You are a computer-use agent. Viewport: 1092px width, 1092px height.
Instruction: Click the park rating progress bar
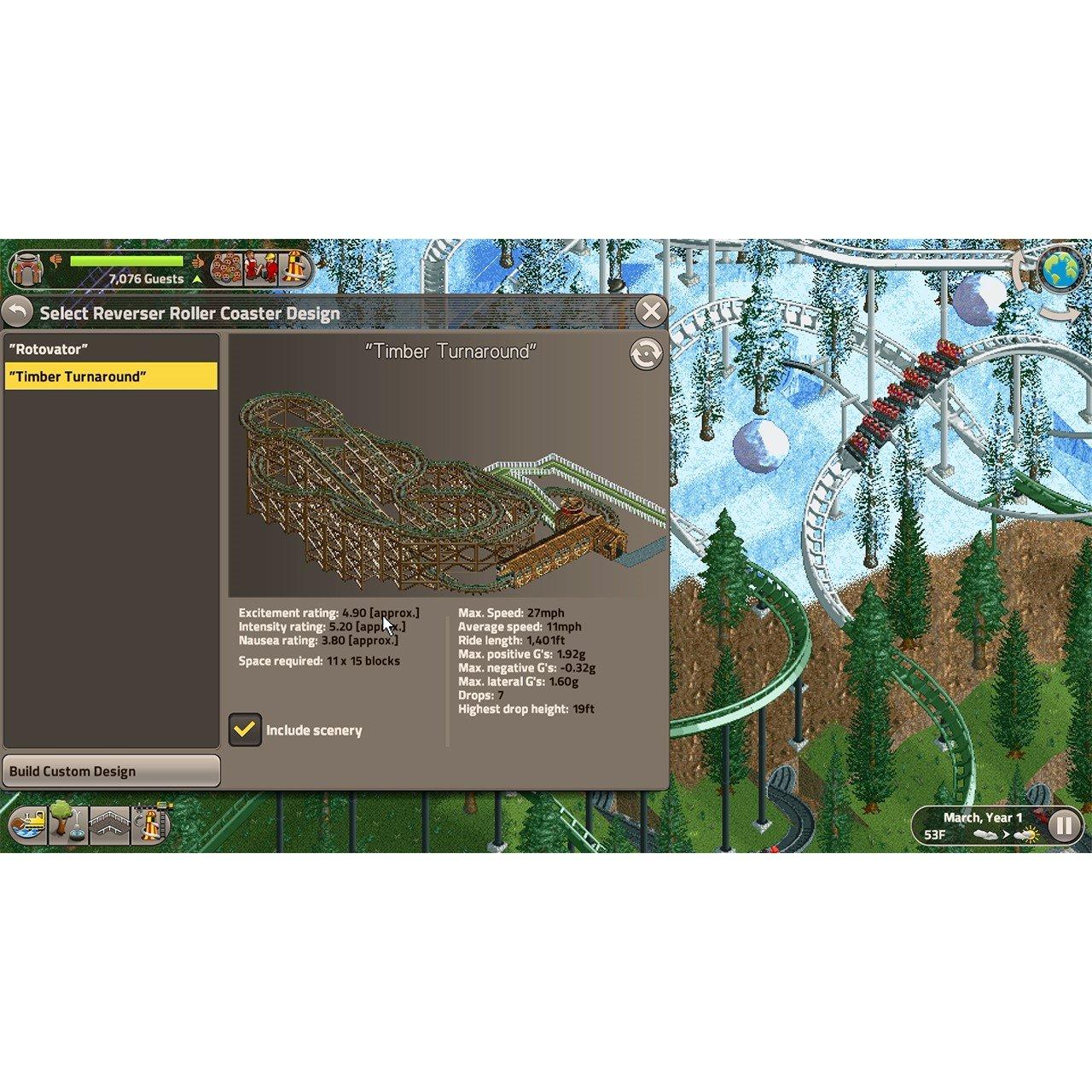tap(128, 260)
